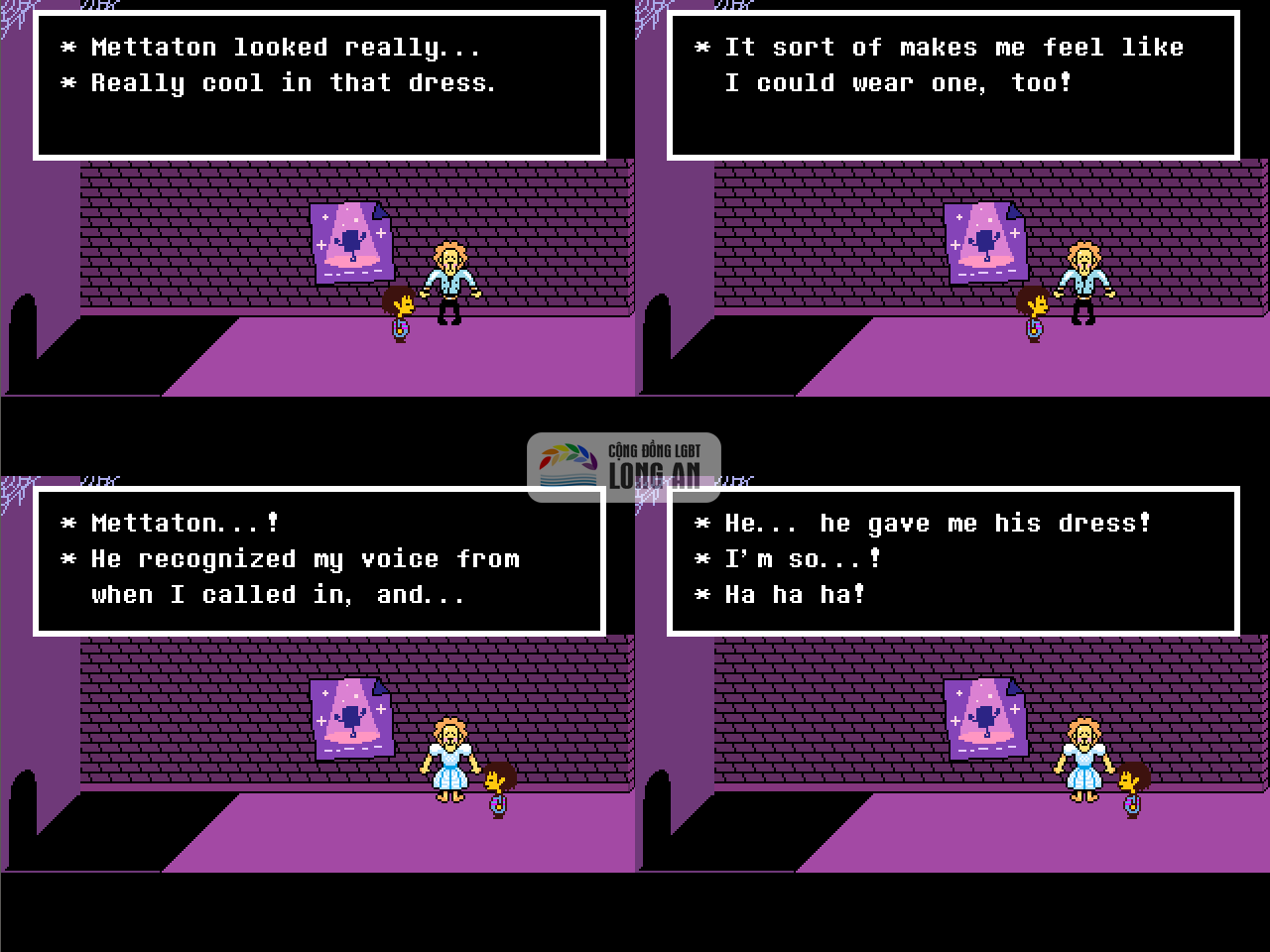Select Frisk's sprite in the bottom-right panel

click(x=1131, y=783)
